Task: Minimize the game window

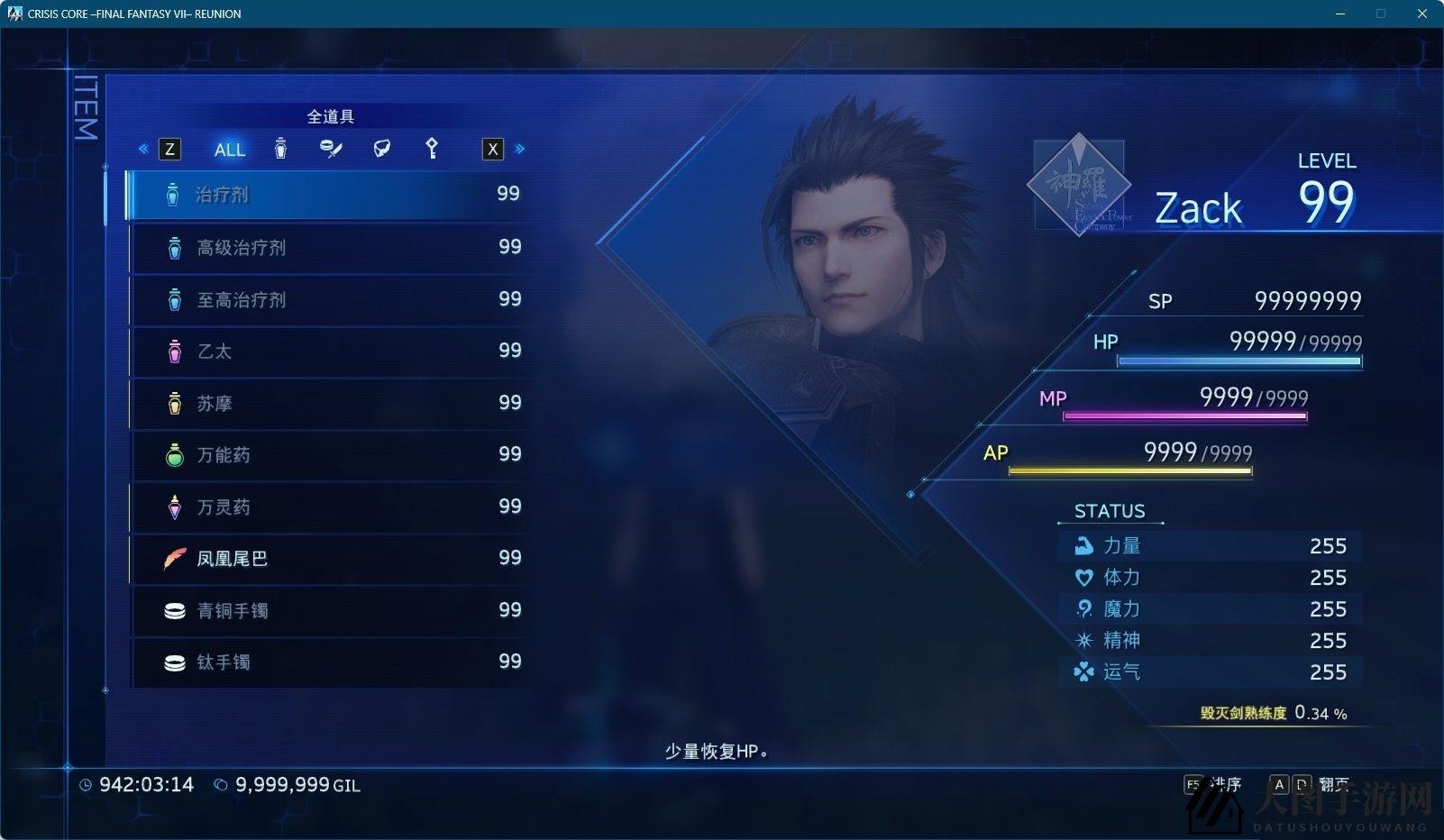Action: [1341, 14]
